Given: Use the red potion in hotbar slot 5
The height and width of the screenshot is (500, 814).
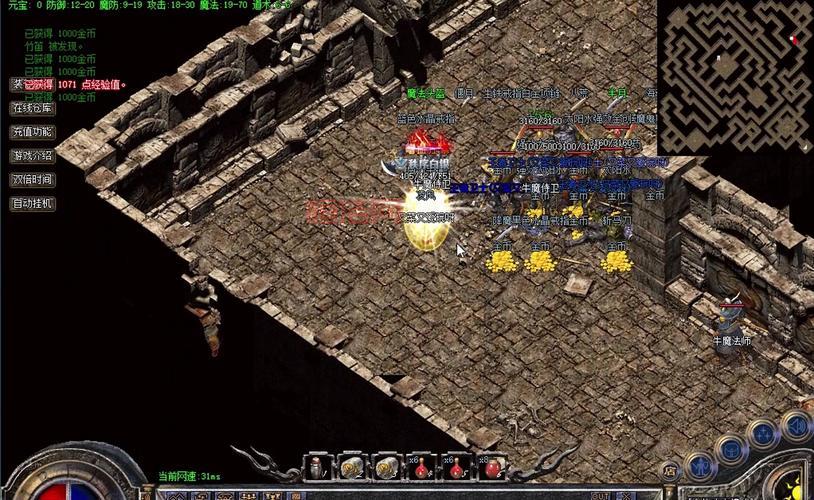Looking at the screenshot, I should [x=455, y=467].
